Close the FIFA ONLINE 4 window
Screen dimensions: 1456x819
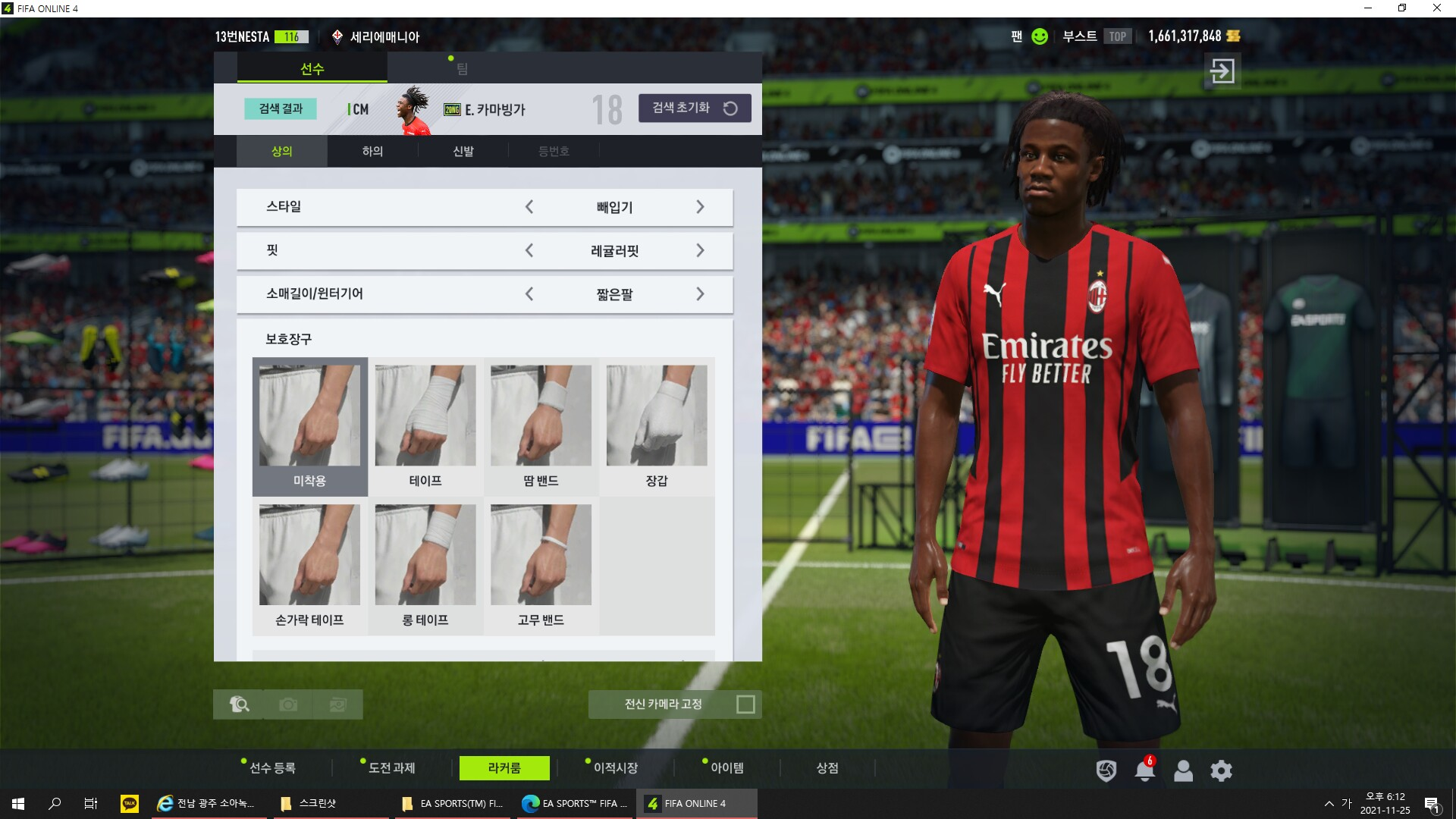point(1436,8)
